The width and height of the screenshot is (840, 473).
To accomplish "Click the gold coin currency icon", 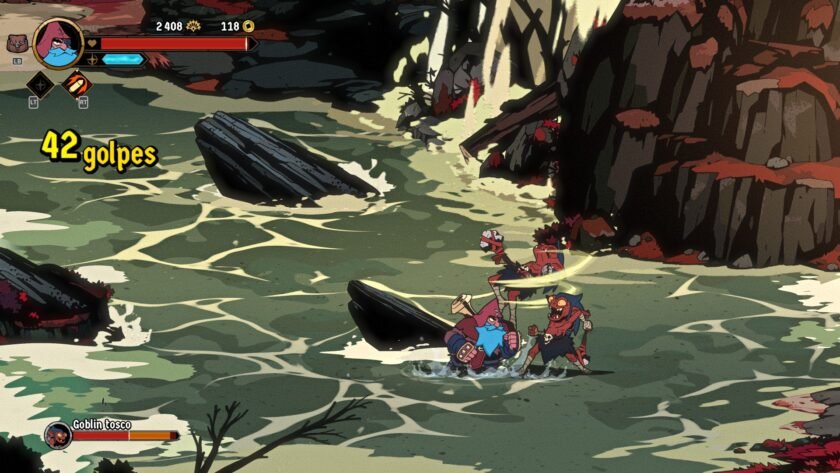I will (249, 26).
